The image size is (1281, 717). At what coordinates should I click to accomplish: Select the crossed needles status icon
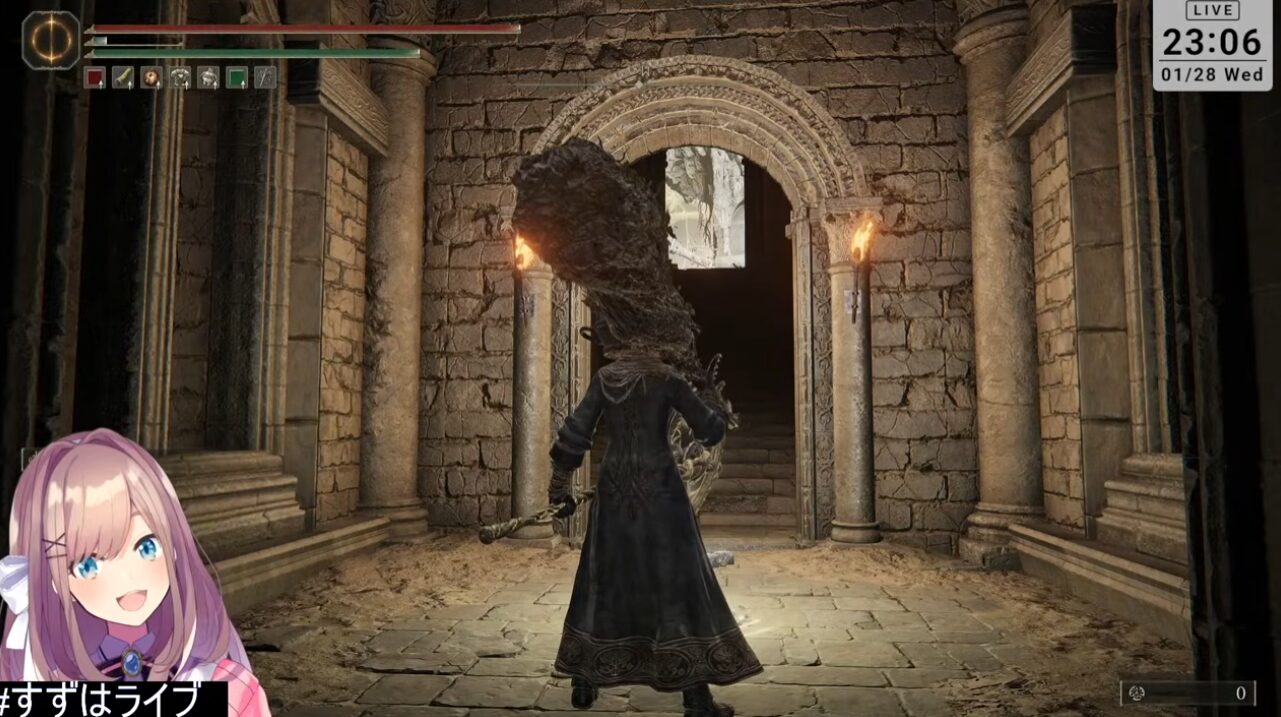coord(265,78)
